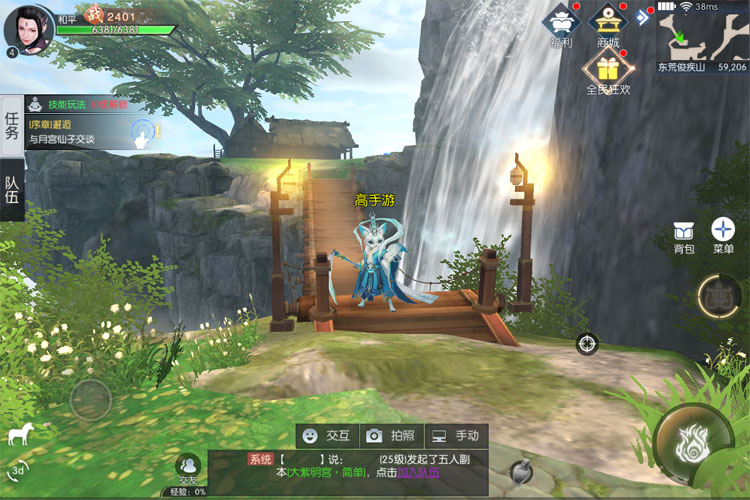
Task: Open the 福利 welfare menu
Action: coord(561,24)
